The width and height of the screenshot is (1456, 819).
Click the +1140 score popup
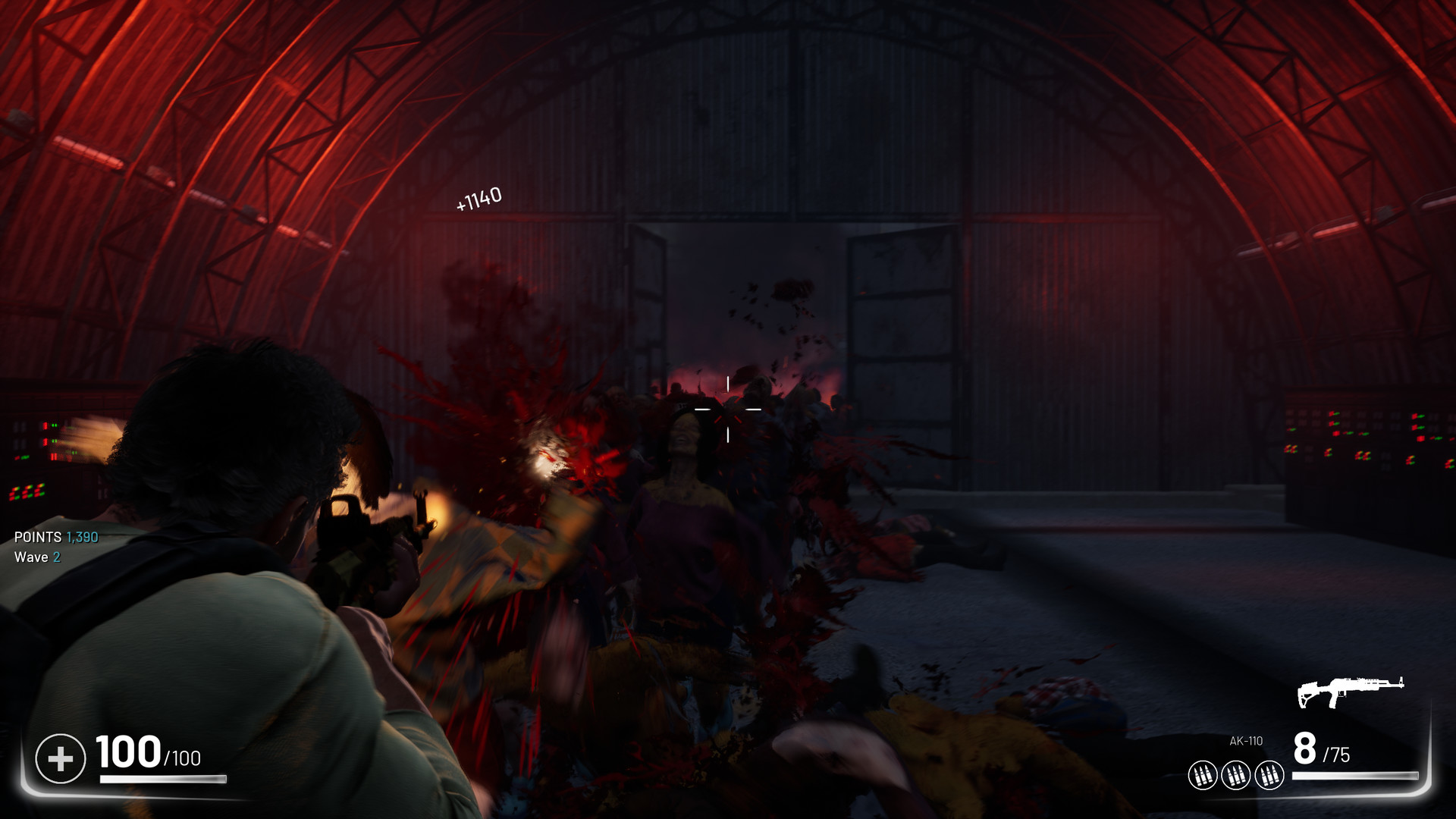click(479, 197)
